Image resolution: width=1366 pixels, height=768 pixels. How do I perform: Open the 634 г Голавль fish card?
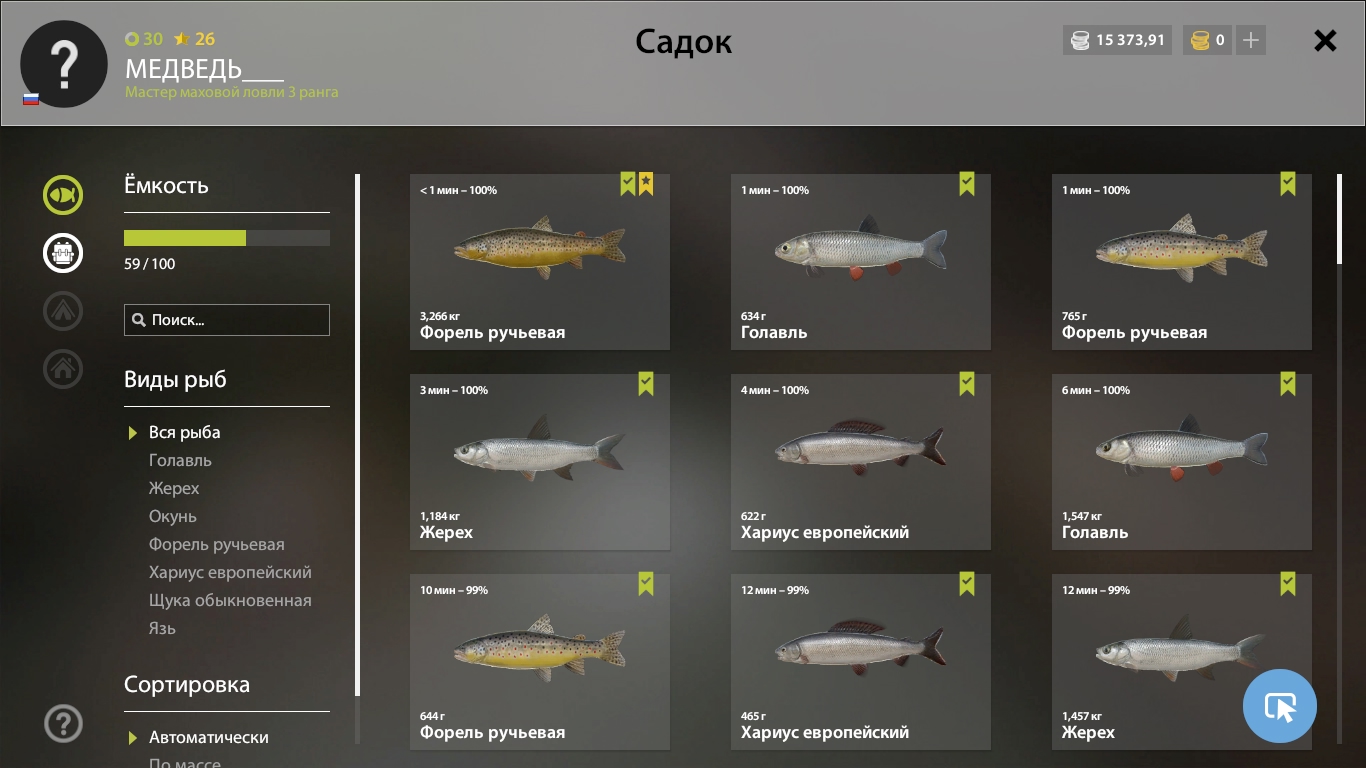(x=861, y=262)
